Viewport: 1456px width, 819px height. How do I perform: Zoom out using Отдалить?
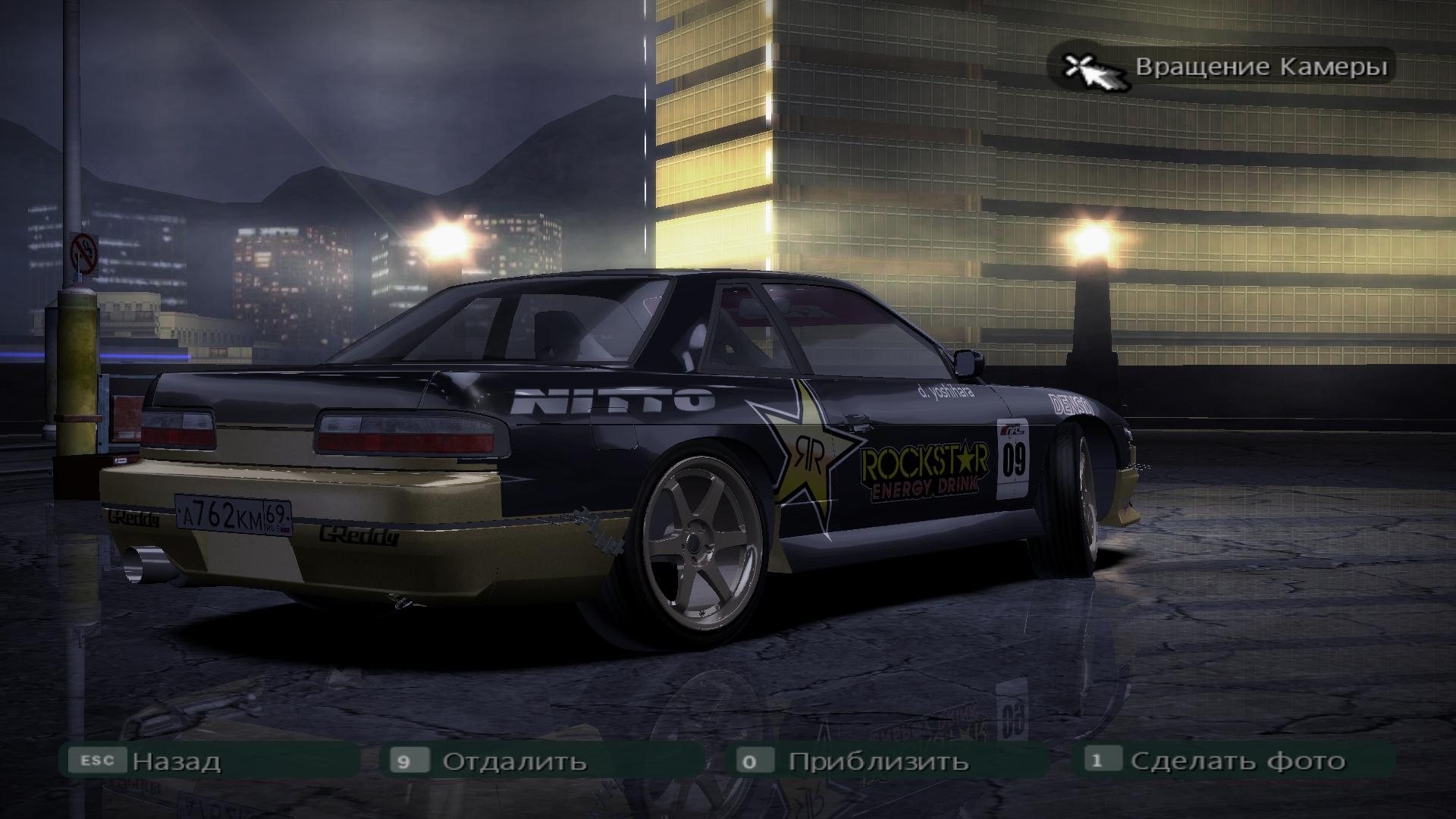coord(514,761)
